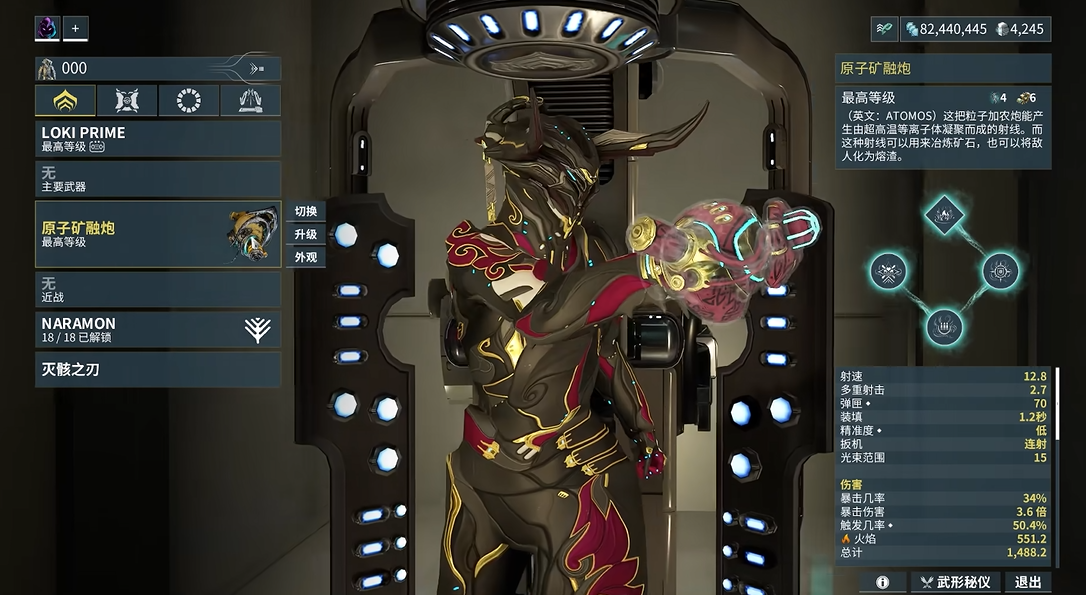Click the 切换 (switch) weapon button
This screenshot has height=595, width=1086.
(x=305, y=211)
